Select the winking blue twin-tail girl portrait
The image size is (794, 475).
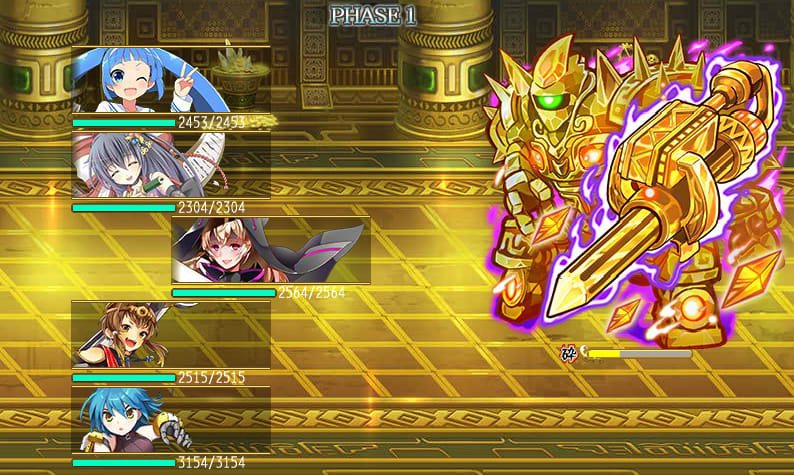point(170,81)
